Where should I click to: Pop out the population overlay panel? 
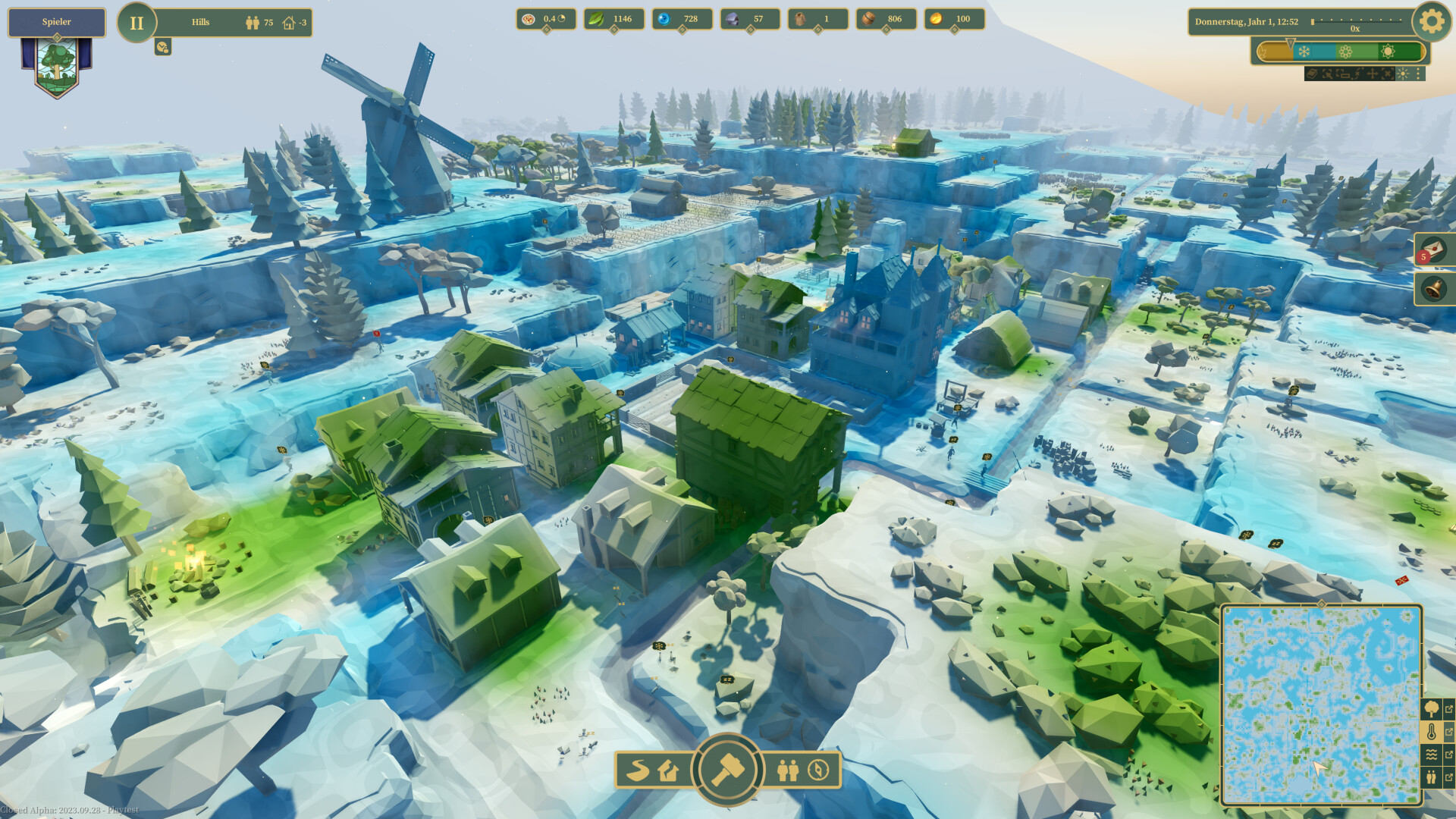click(1450, 775)
